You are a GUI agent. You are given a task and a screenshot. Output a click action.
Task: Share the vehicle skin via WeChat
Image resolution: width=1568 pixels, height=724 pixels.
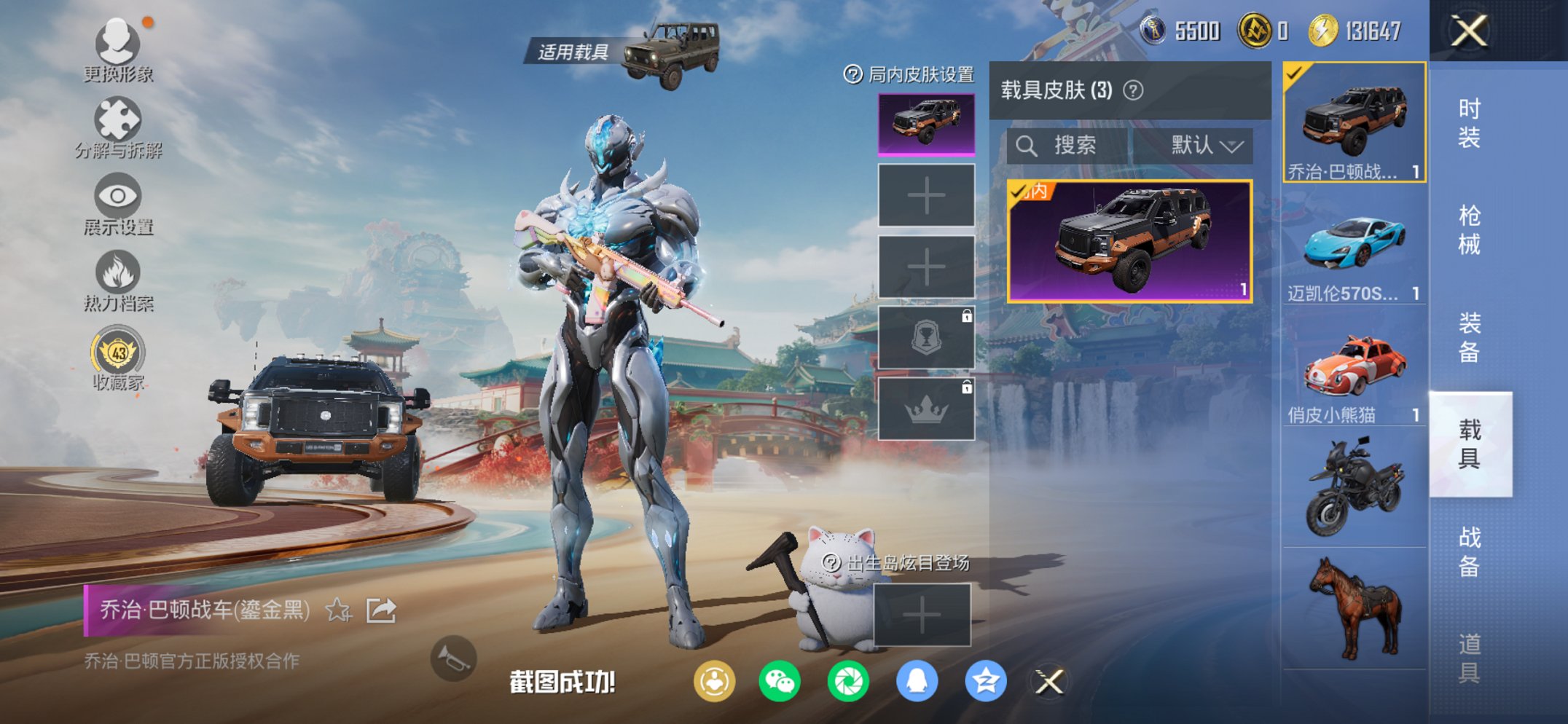coord(778,680)
